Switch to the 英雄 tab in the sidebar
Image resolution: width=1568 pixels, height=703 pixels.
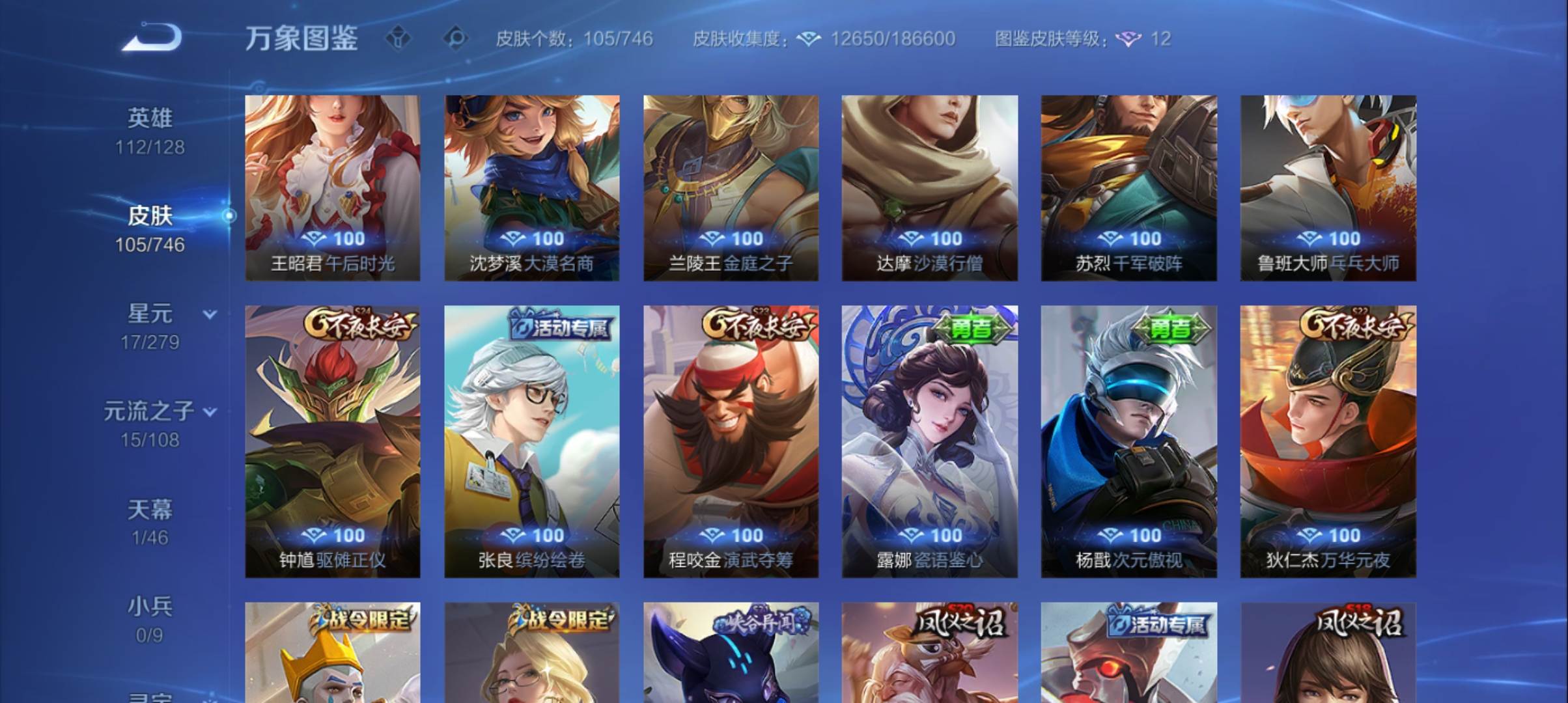(x=149, y=118)
